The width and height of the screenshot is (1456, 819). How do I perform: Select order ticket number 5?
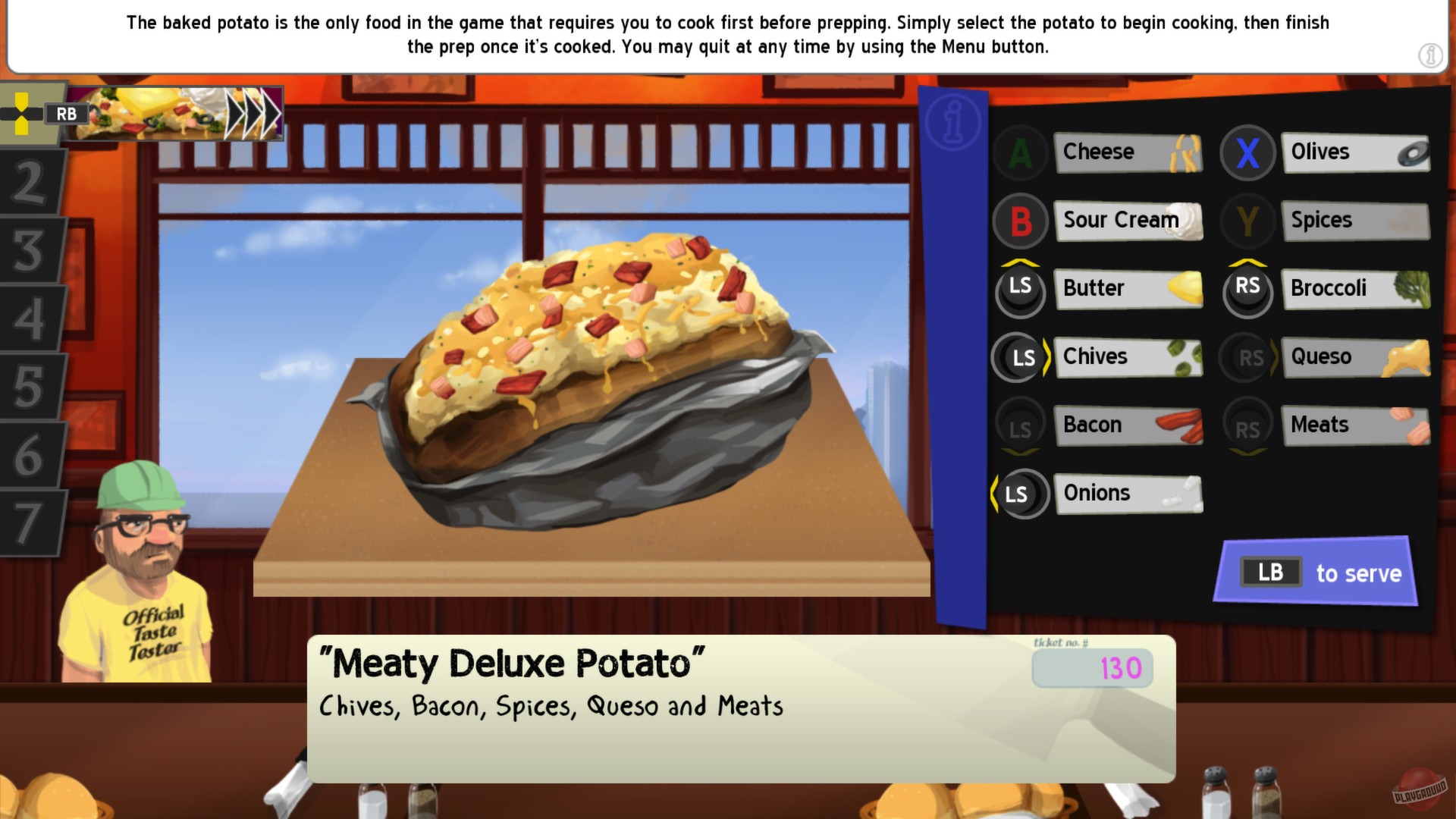click(30, 387)
